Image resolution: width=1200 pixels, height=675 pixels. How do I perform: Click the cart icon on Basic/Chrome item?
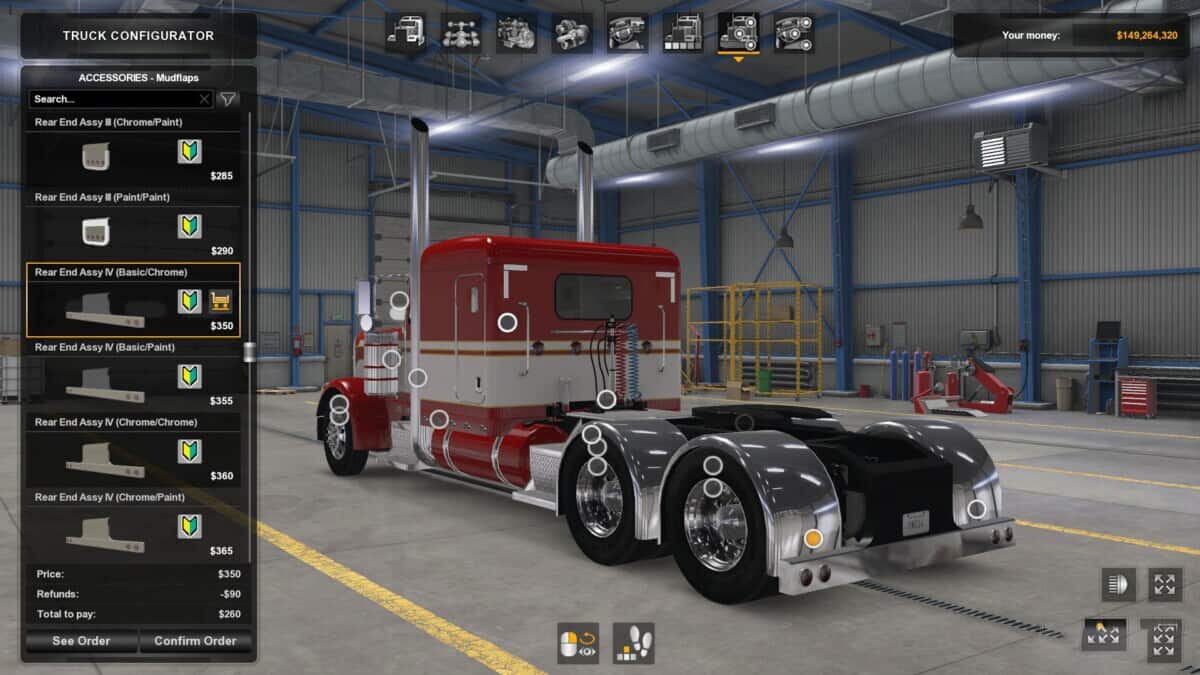click(x=220, y=301)
